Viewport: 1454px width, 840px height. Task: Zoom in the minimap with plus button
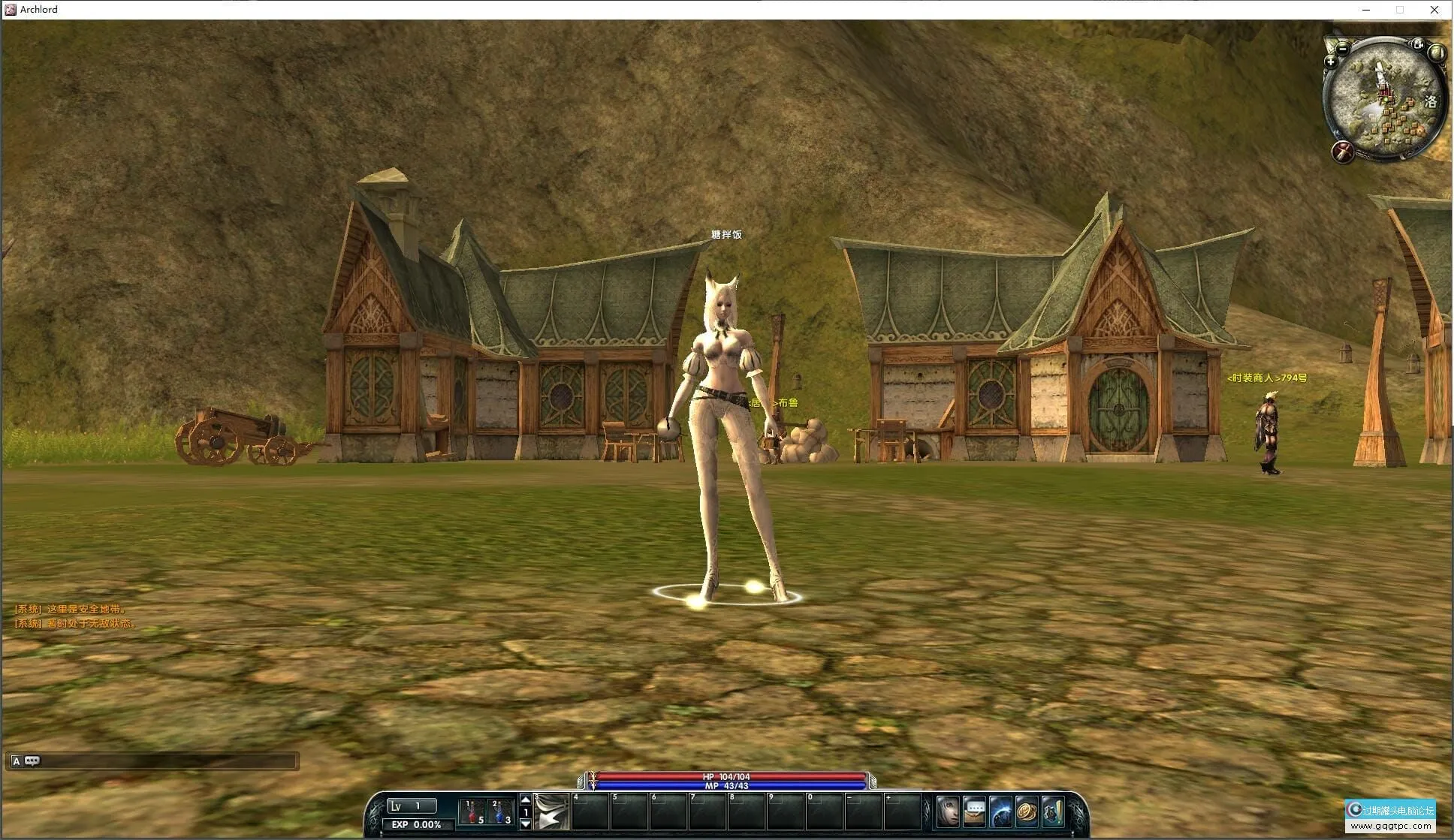point(1331,62)
